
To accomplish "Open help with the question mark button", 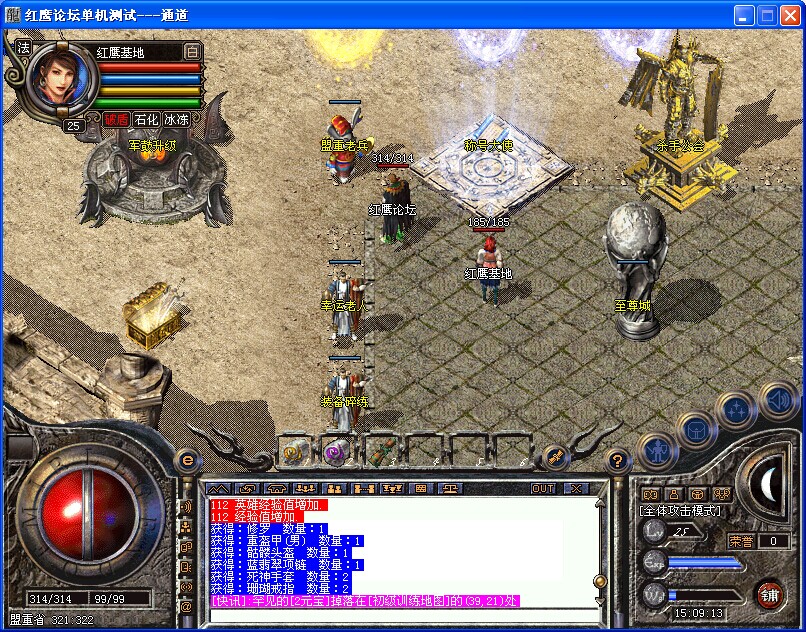I will tap(617, 460).
